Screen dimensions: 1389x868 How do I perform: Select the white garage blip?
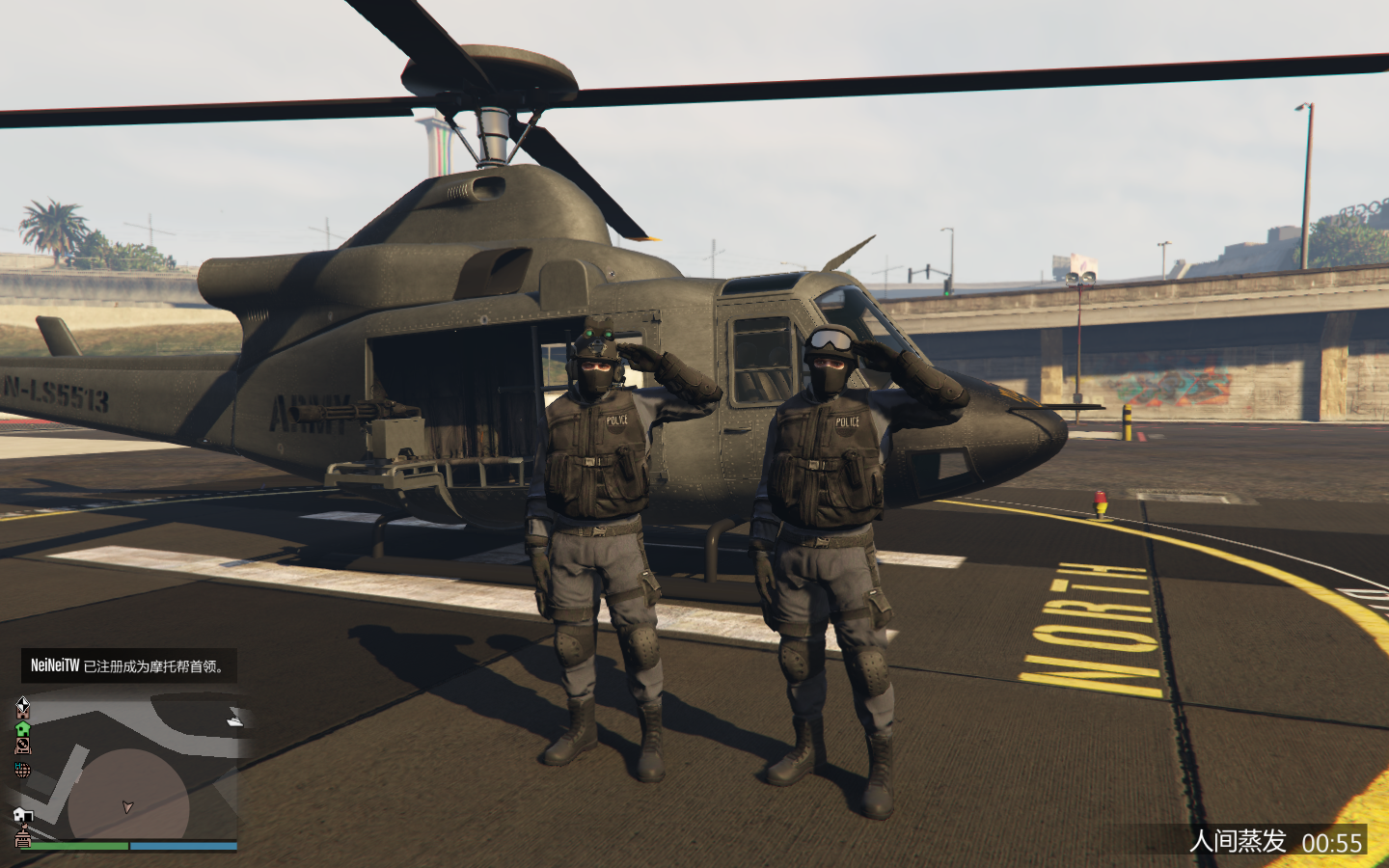(22, 816)
